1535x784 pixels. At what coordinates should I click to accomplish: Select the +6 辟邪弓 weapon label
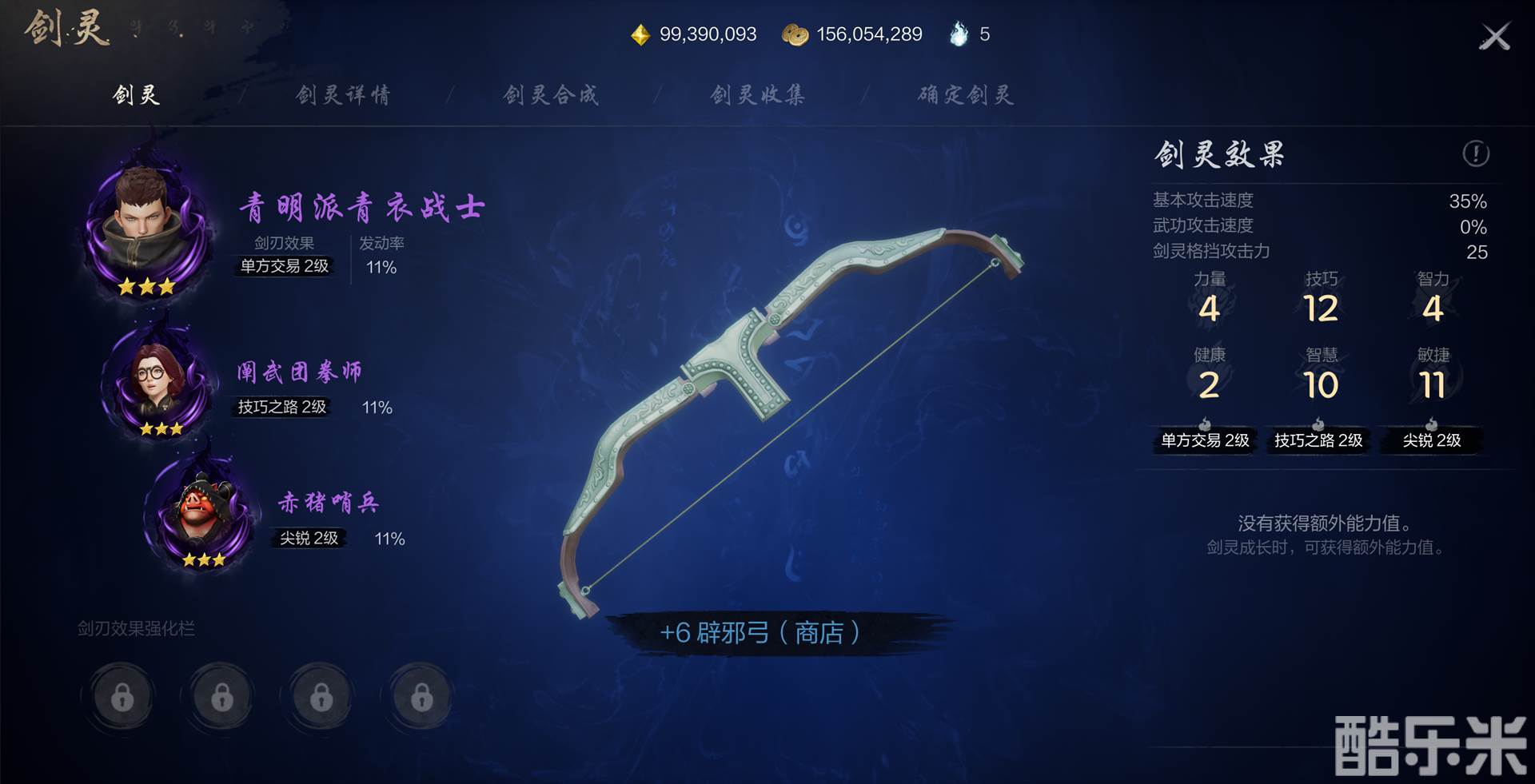tap(760, 633)
